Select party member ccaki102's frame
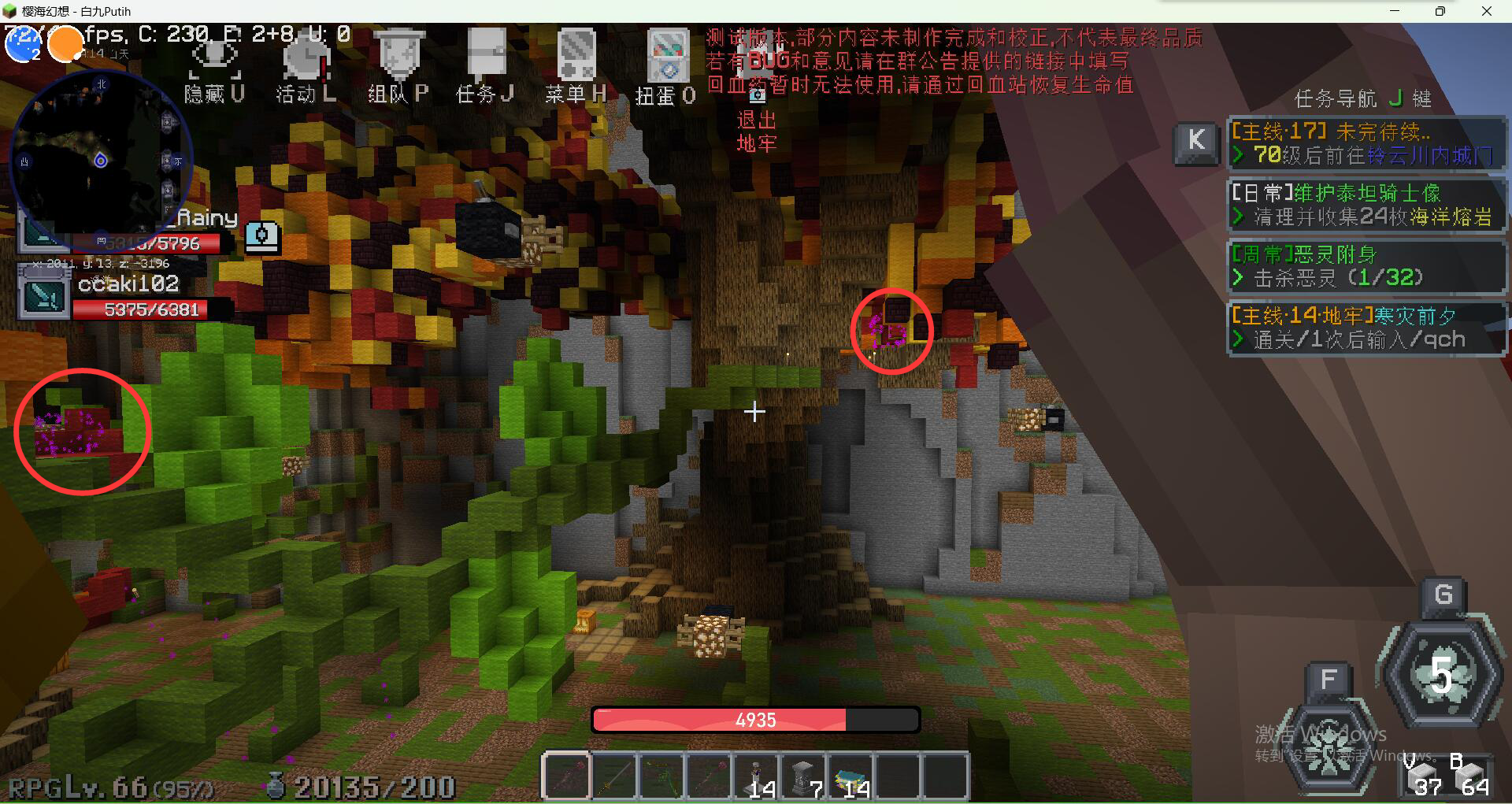The width and height of the screenshot is (1512, 804). point(126,297)
